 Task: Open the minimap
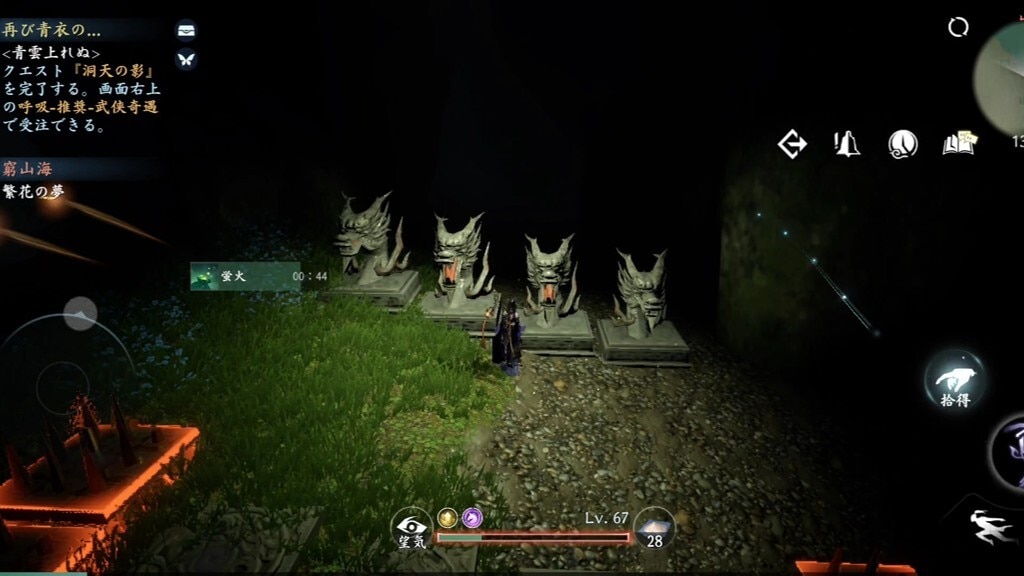point(1003,75)
